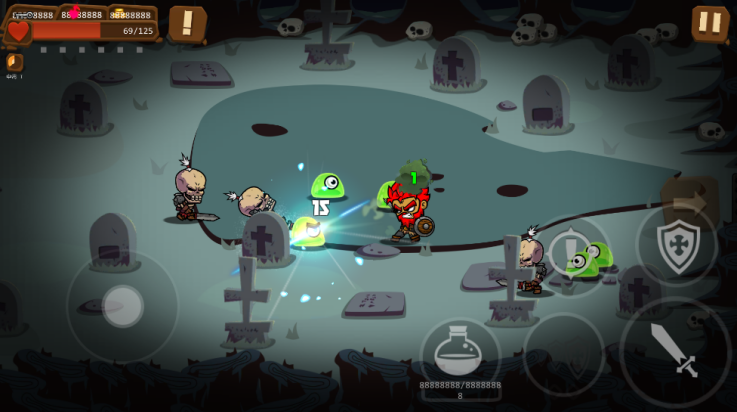This screenshot has width=737, height=412.
Task: Trigger the exclamation special skill button
Action: coord(569,250)
